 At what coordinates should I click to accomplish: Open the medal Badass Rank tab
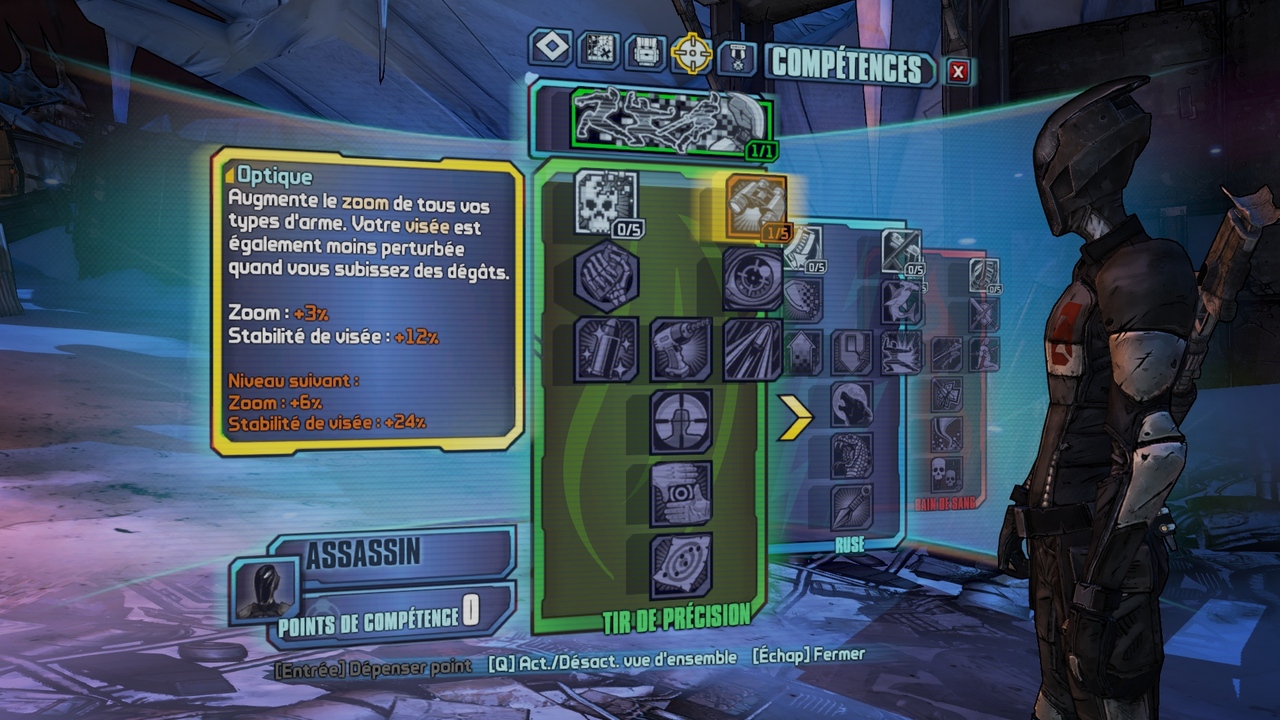click(x=737, y=56)
